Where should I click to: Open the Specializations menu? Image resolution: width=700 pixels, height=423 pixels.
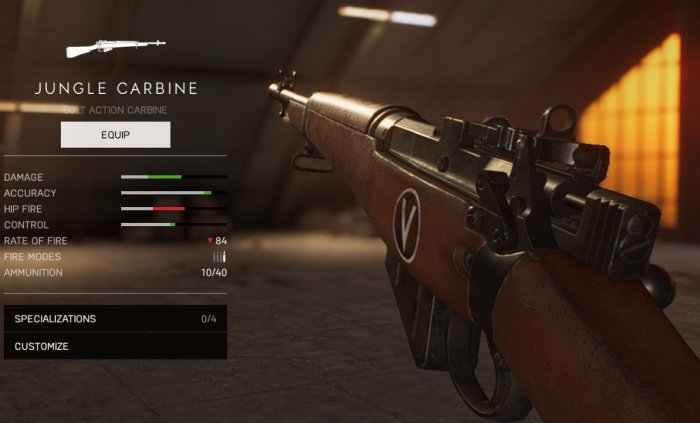point(114,319)
